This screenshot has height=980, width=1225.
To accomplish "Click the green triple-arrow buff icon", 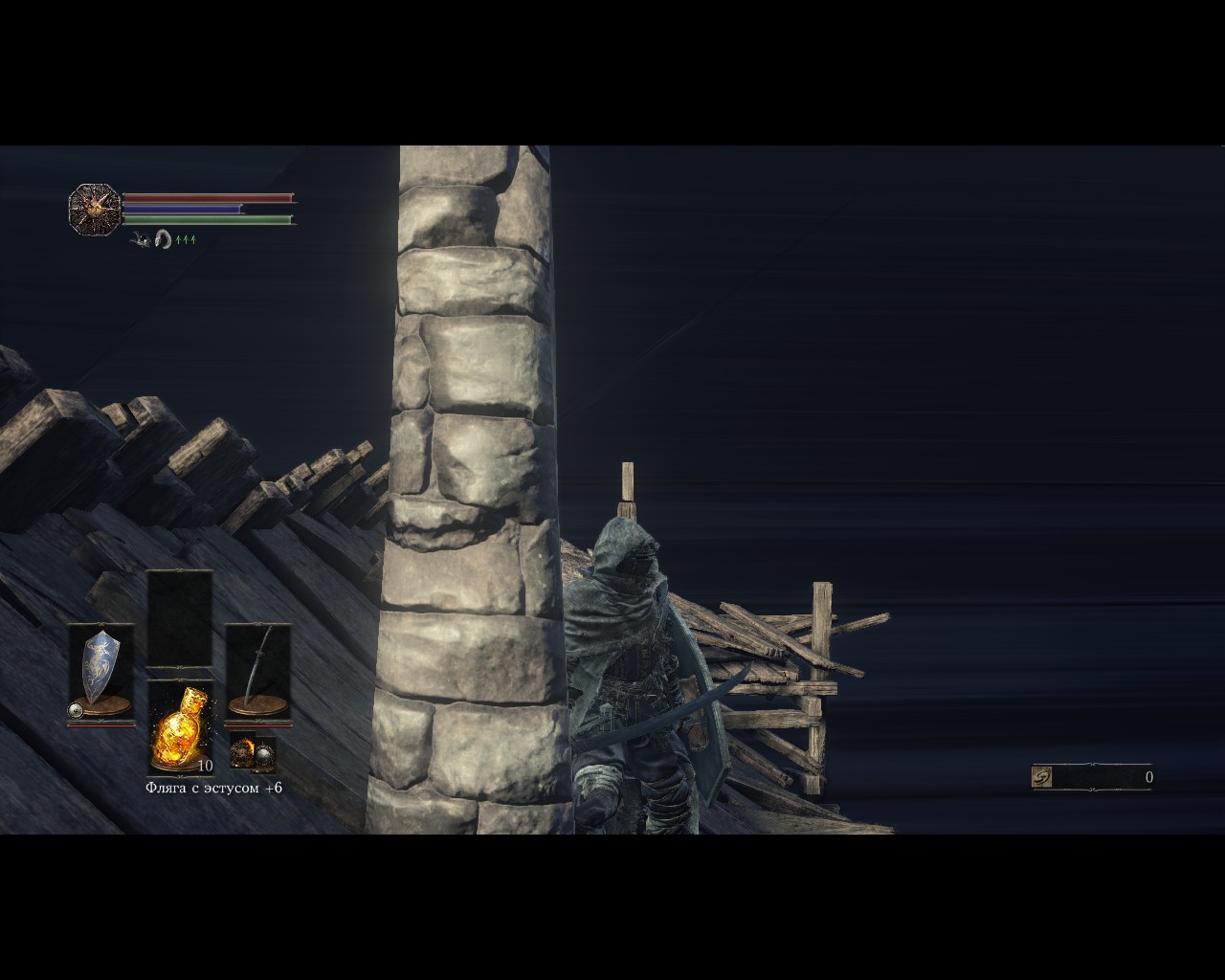I will (x=186, y=239).
